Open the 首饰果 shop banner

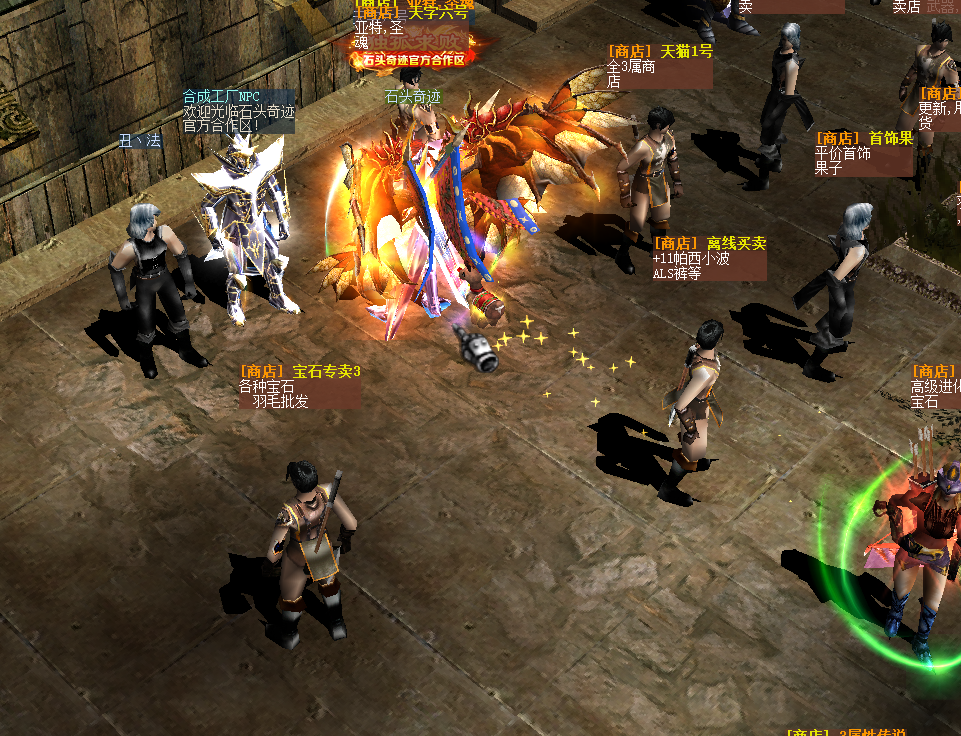click(864, 139)
